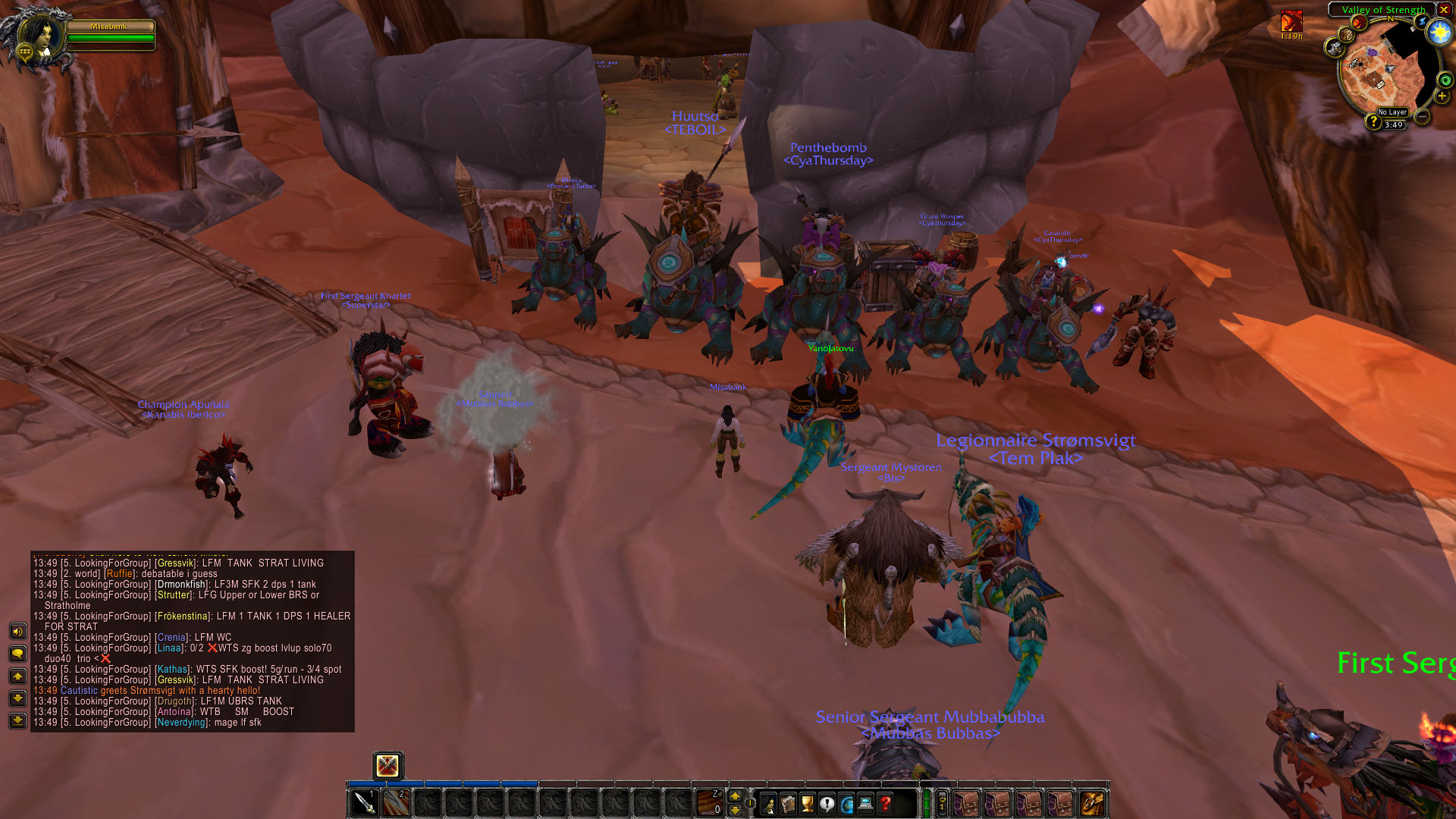The image size is (1456, 819).
Task: Open the socials exclamation bubble button
Action: coord(827,804)
